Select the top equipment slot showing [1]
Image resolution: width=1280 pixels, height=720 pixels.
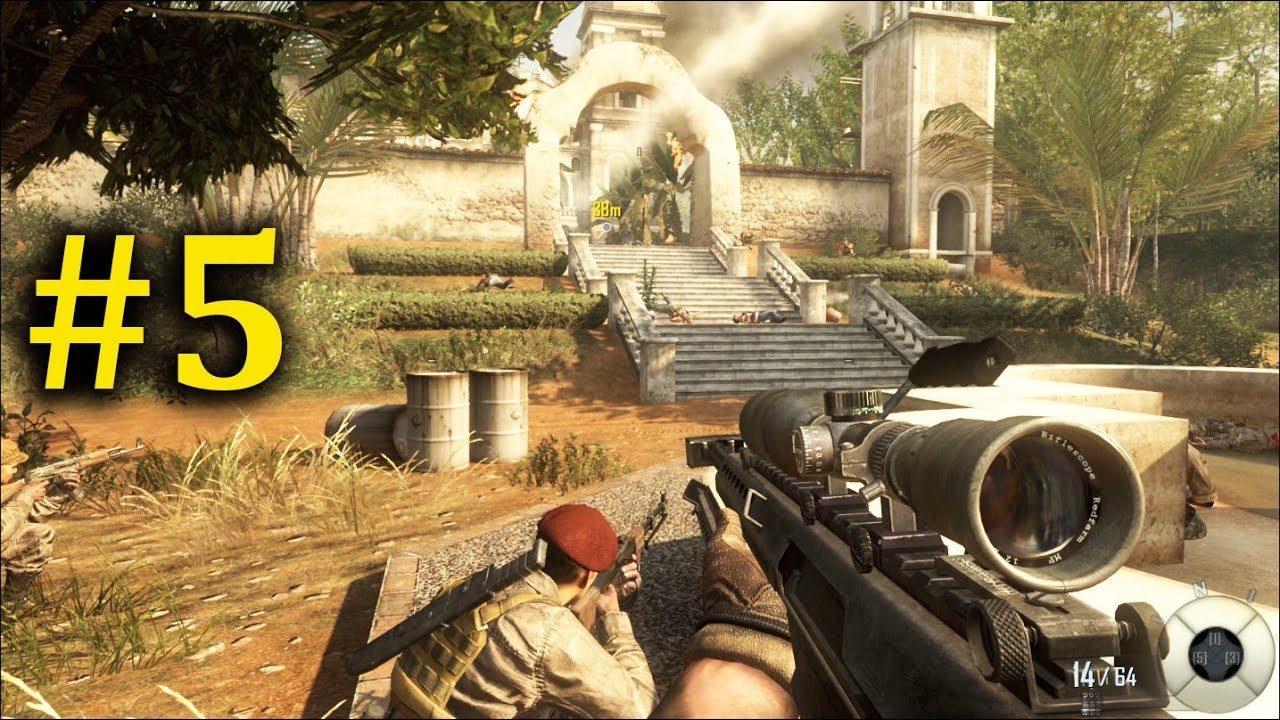pyautogui.click(x=1214, y=638)
